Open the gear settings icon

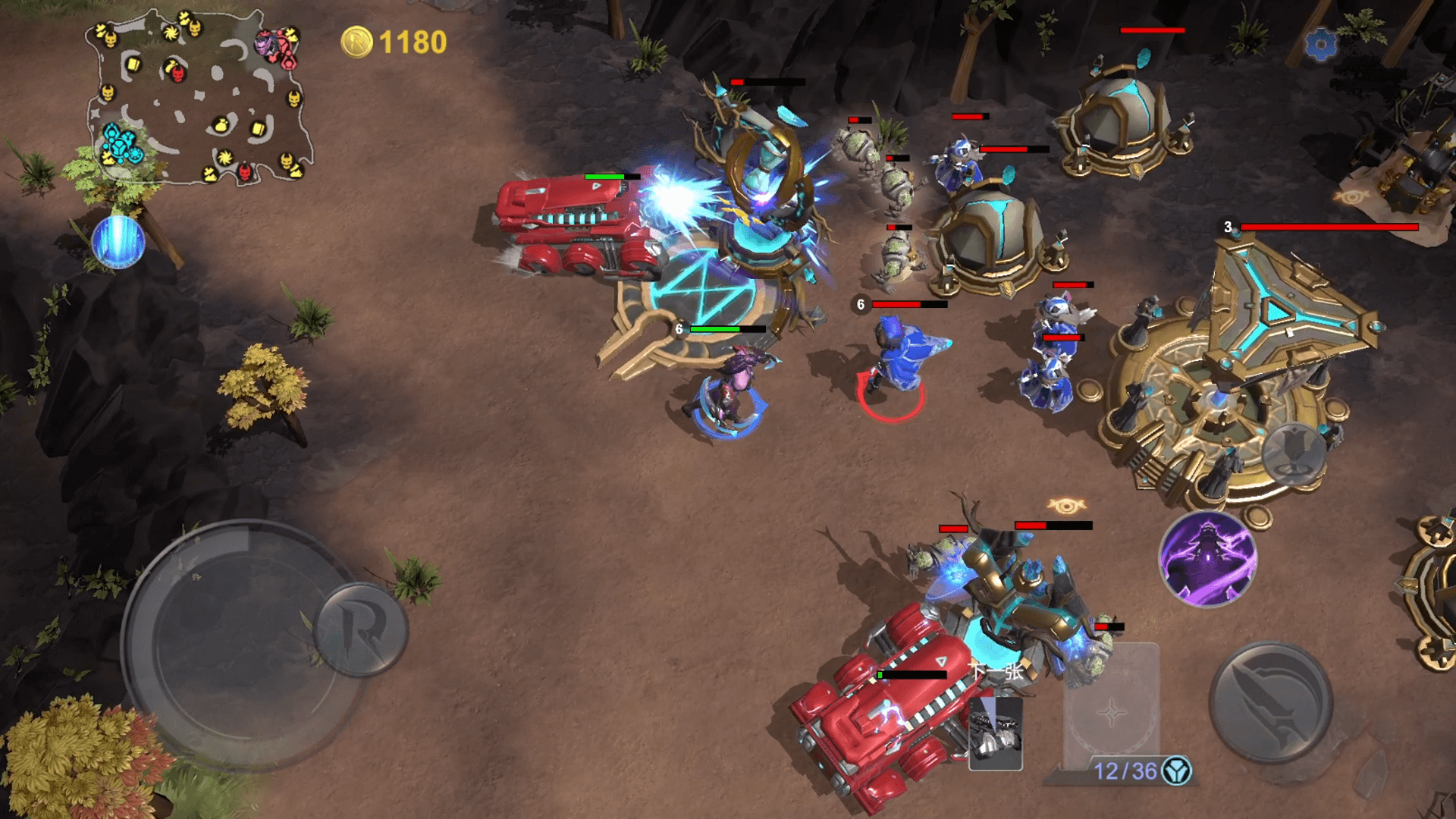[x=1320, y=45]
